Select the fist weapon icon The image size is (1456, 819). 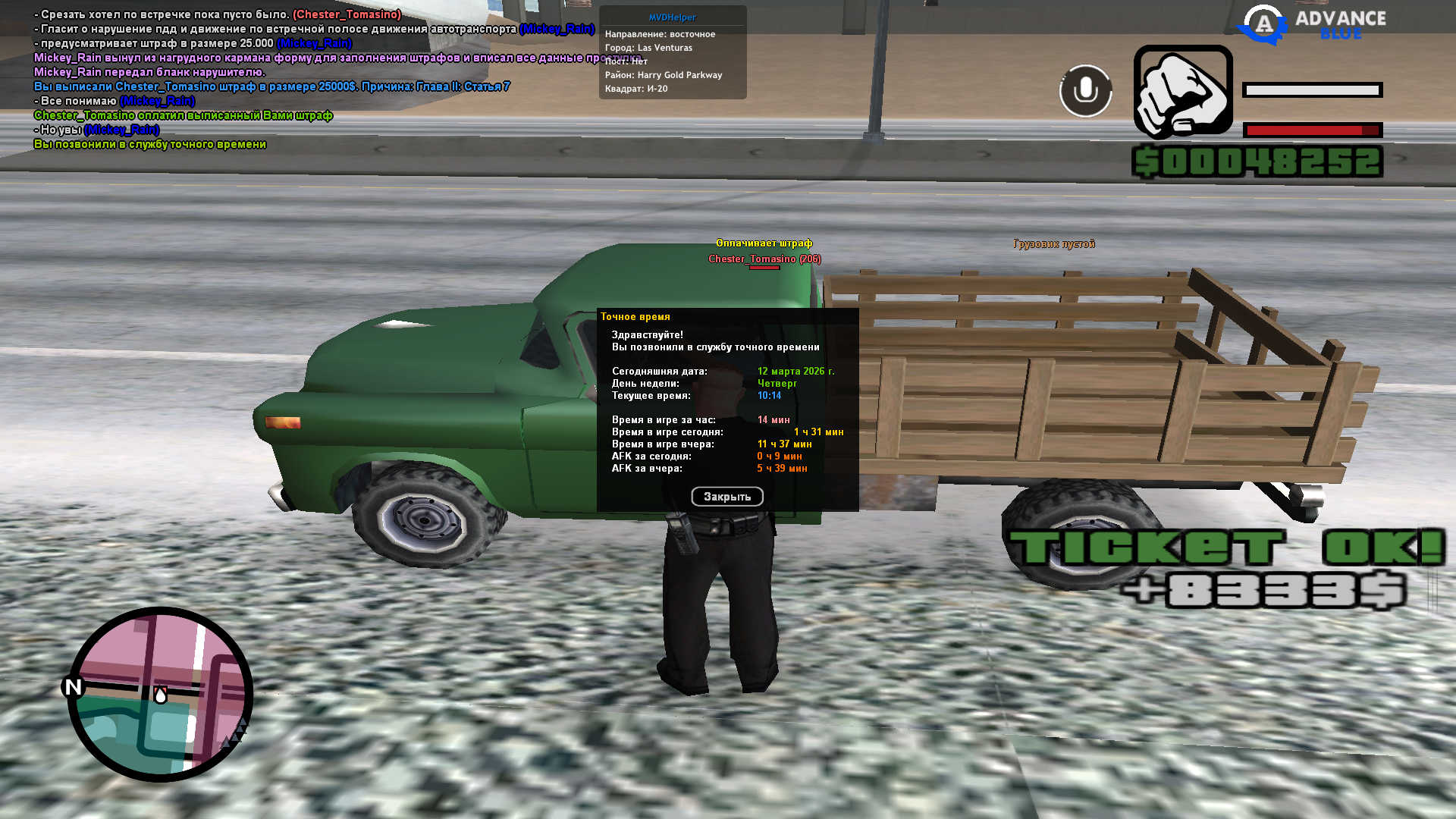coord(1183,92)
